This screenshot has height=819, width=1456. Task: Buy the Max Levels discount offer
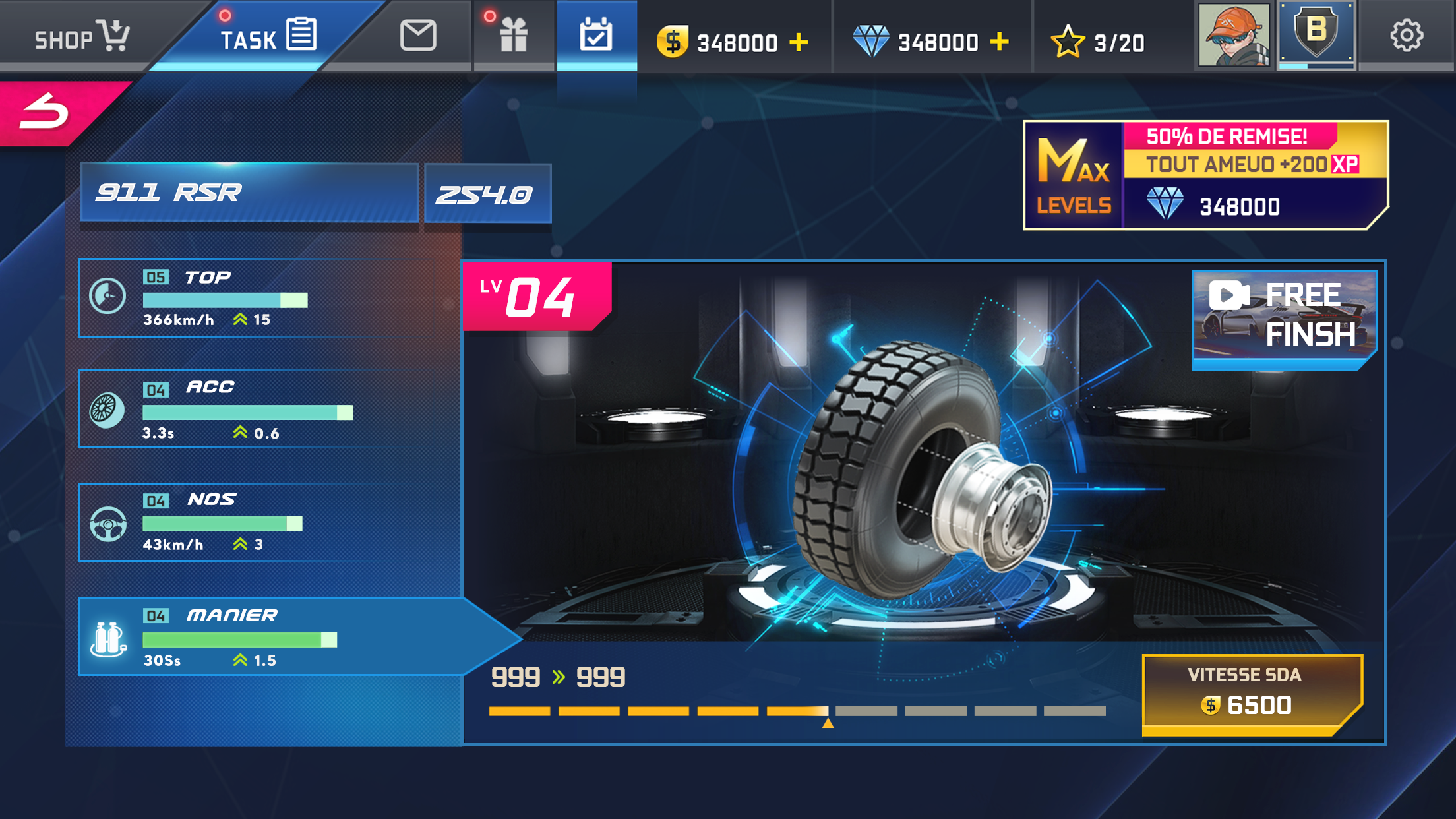(x=1205, y=175)
